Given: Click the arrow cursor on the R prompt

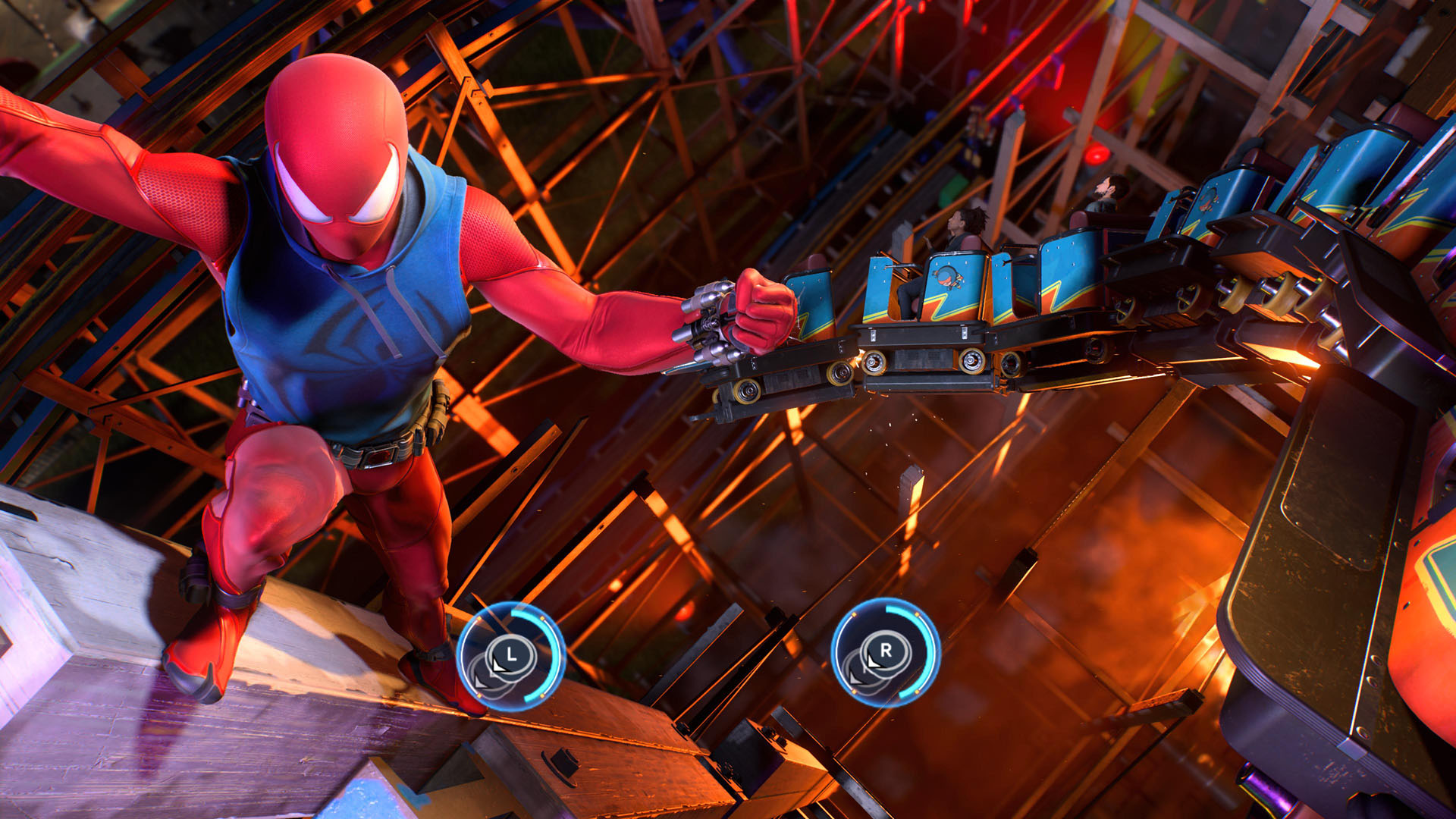Looking at the screenshot, I should (873, 662).
